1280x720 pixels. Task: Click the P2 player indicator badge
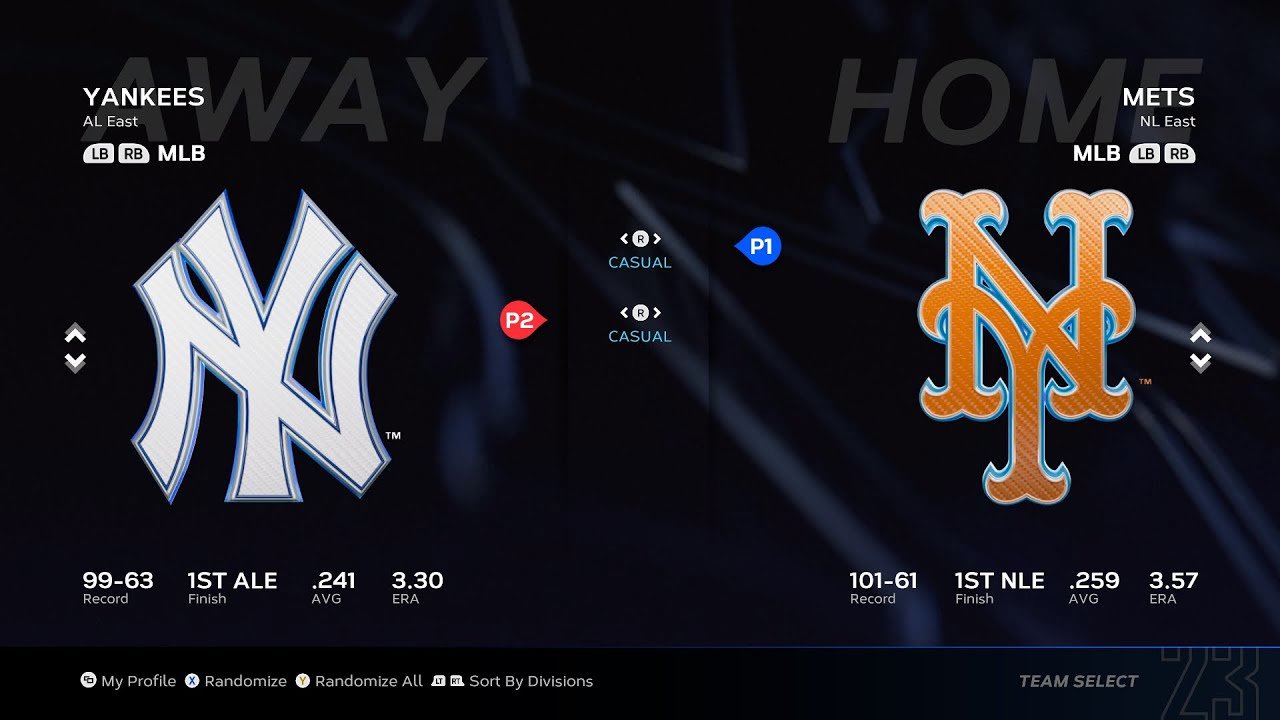(523, 321)
